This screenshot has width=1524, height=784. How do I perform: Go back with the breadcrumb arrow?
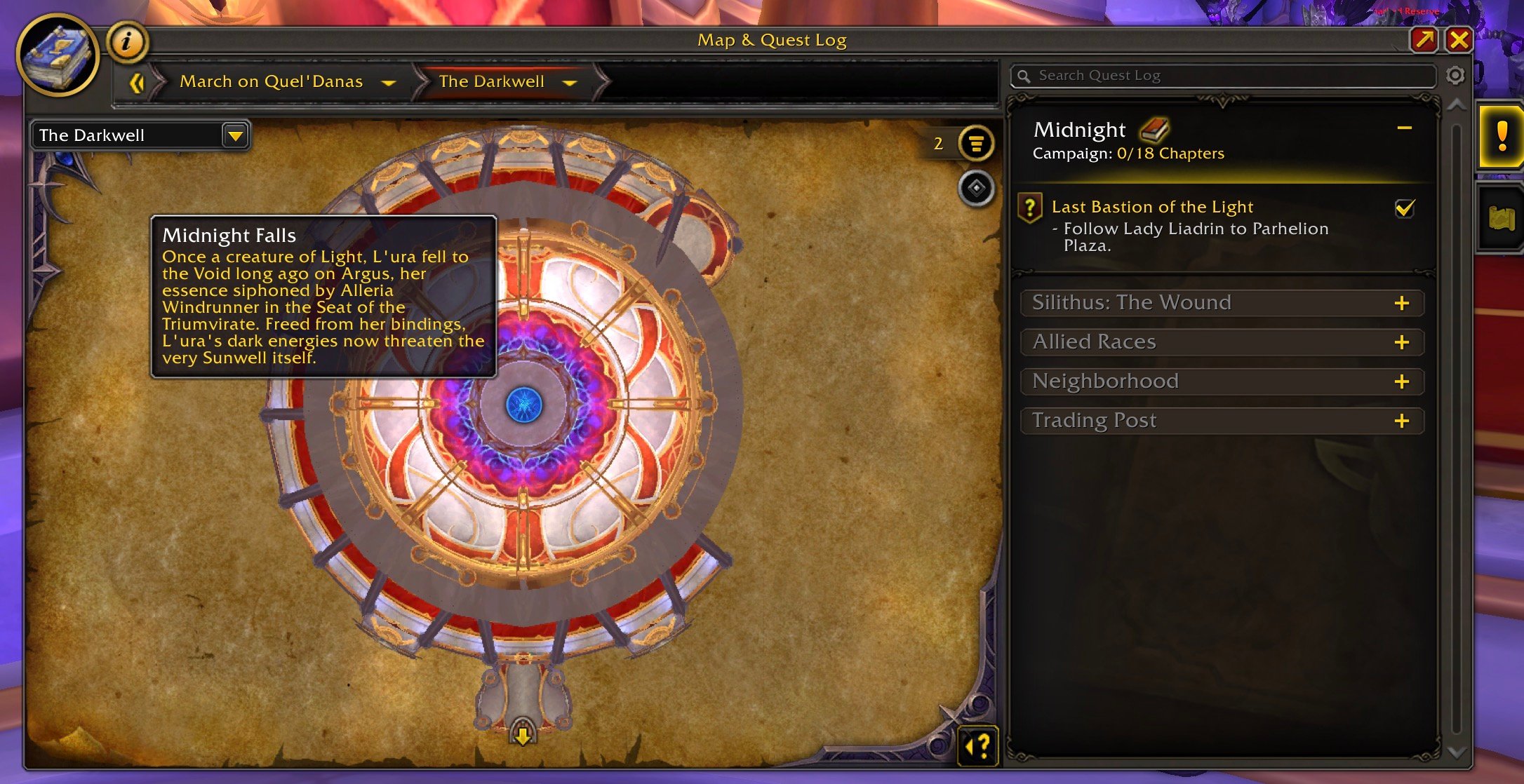pos(137,83)
